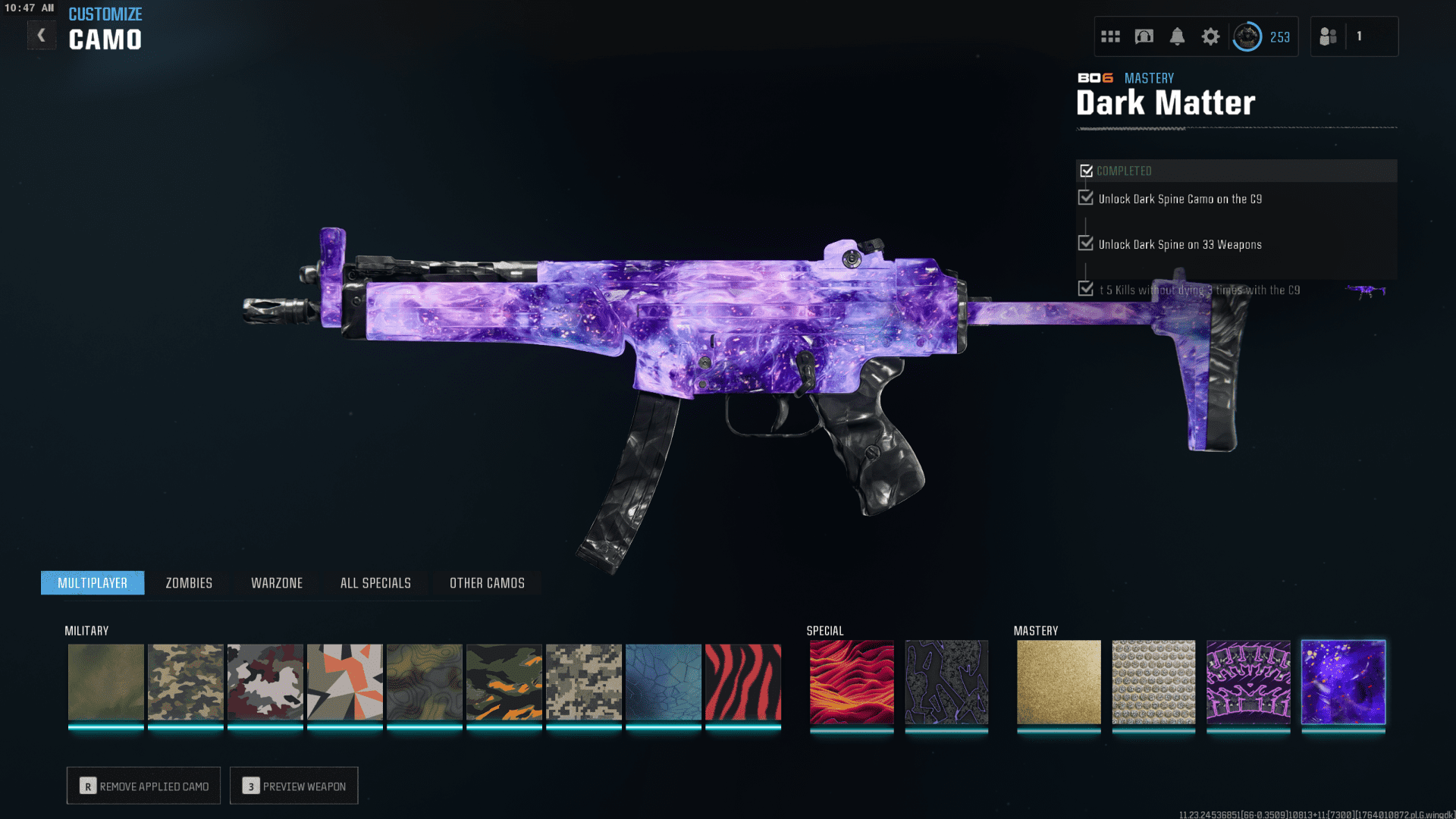Choose the diamond mastery camo swatch
The width and height of the screenshot is (1456, 819).
(x=1153, y=682)
